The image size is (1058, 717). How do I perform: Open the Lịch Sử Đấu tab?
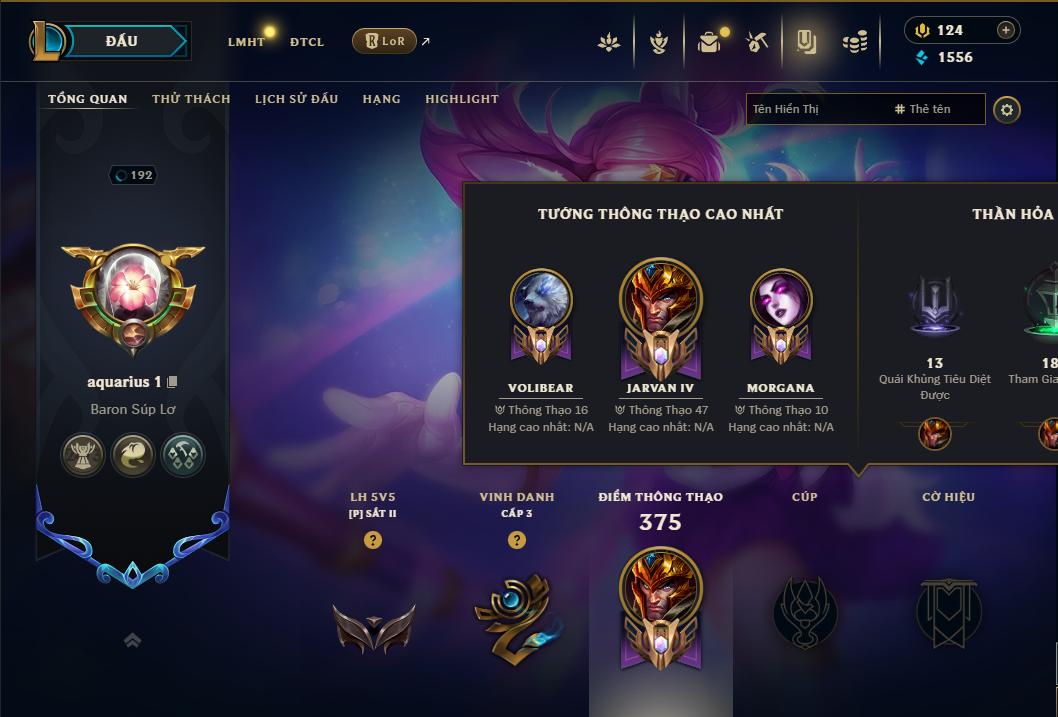pyautogui.click(x=296, y=99)
